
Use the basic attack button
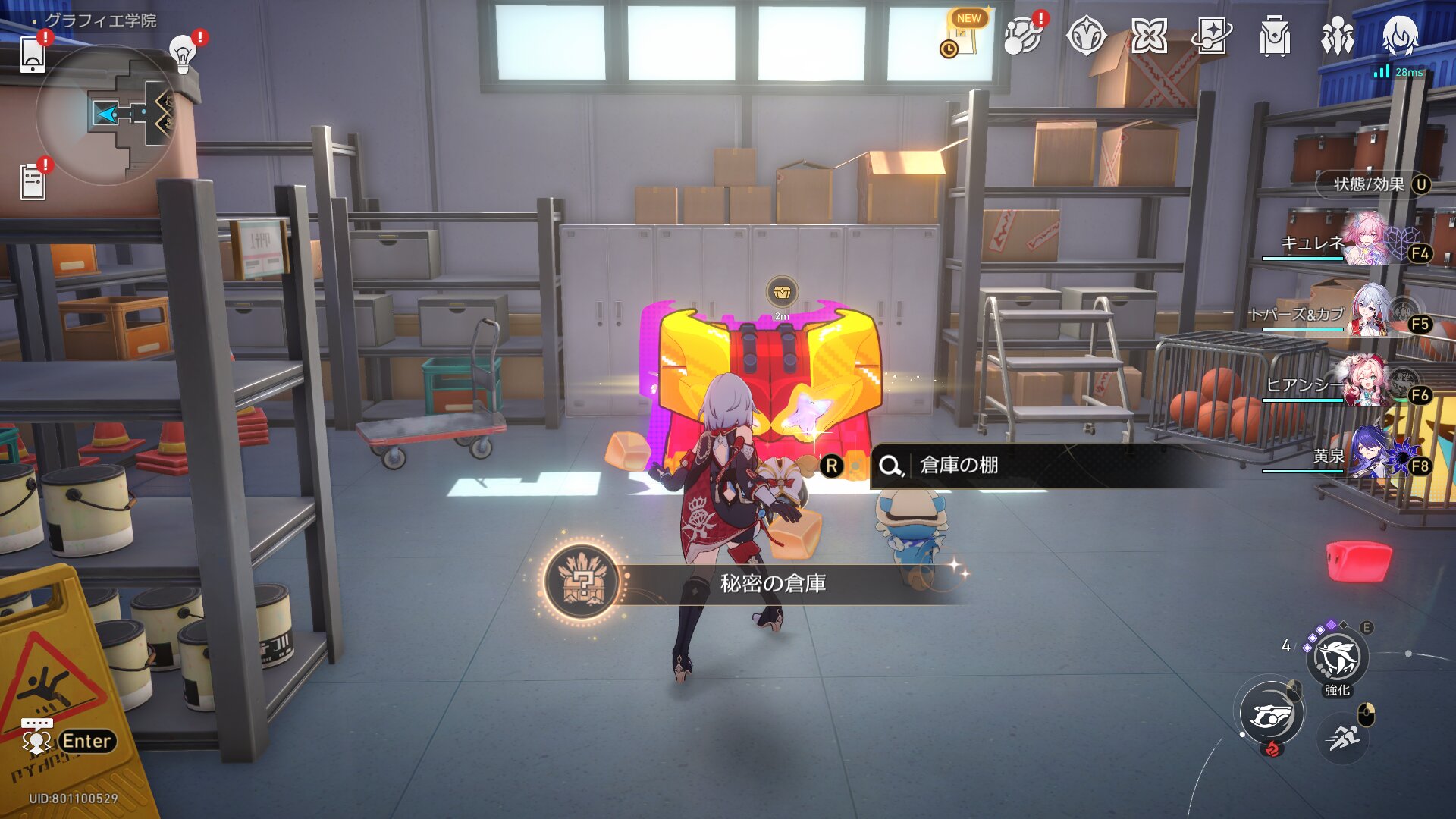tap(1272, 714)
